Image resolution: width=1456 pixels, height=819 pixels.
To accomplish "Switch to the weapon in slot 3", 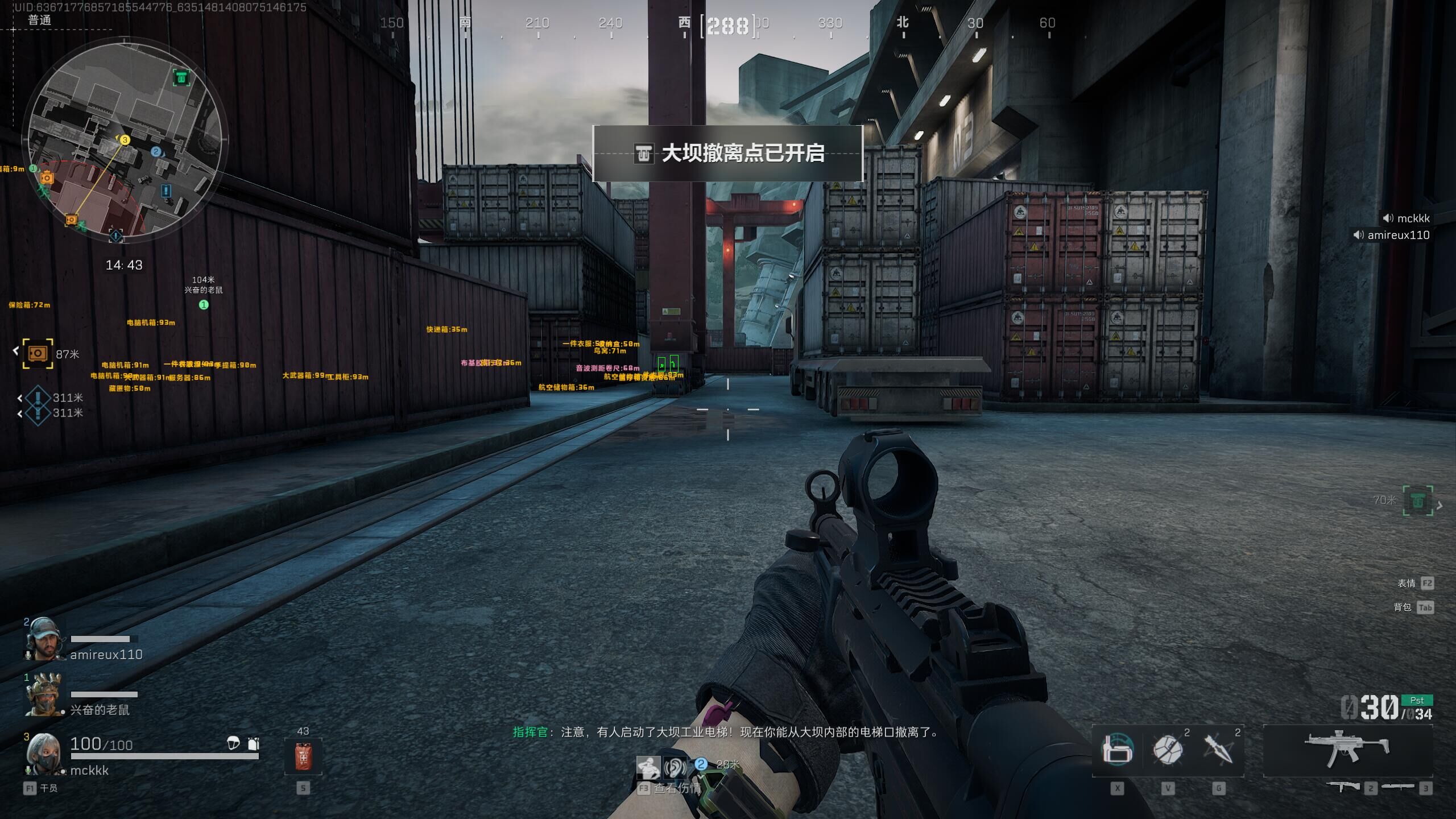I will tap(1398, 787).
